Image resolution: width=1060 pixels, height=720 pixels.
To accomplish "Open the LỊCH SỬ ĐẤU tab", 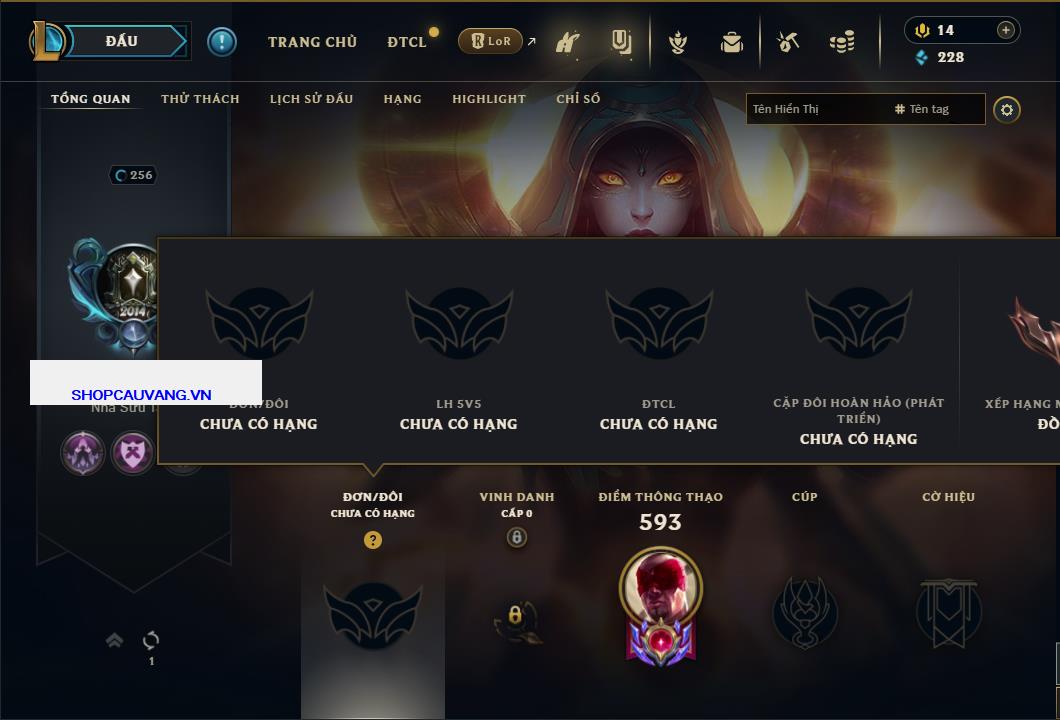I will [x=311, y=99].
